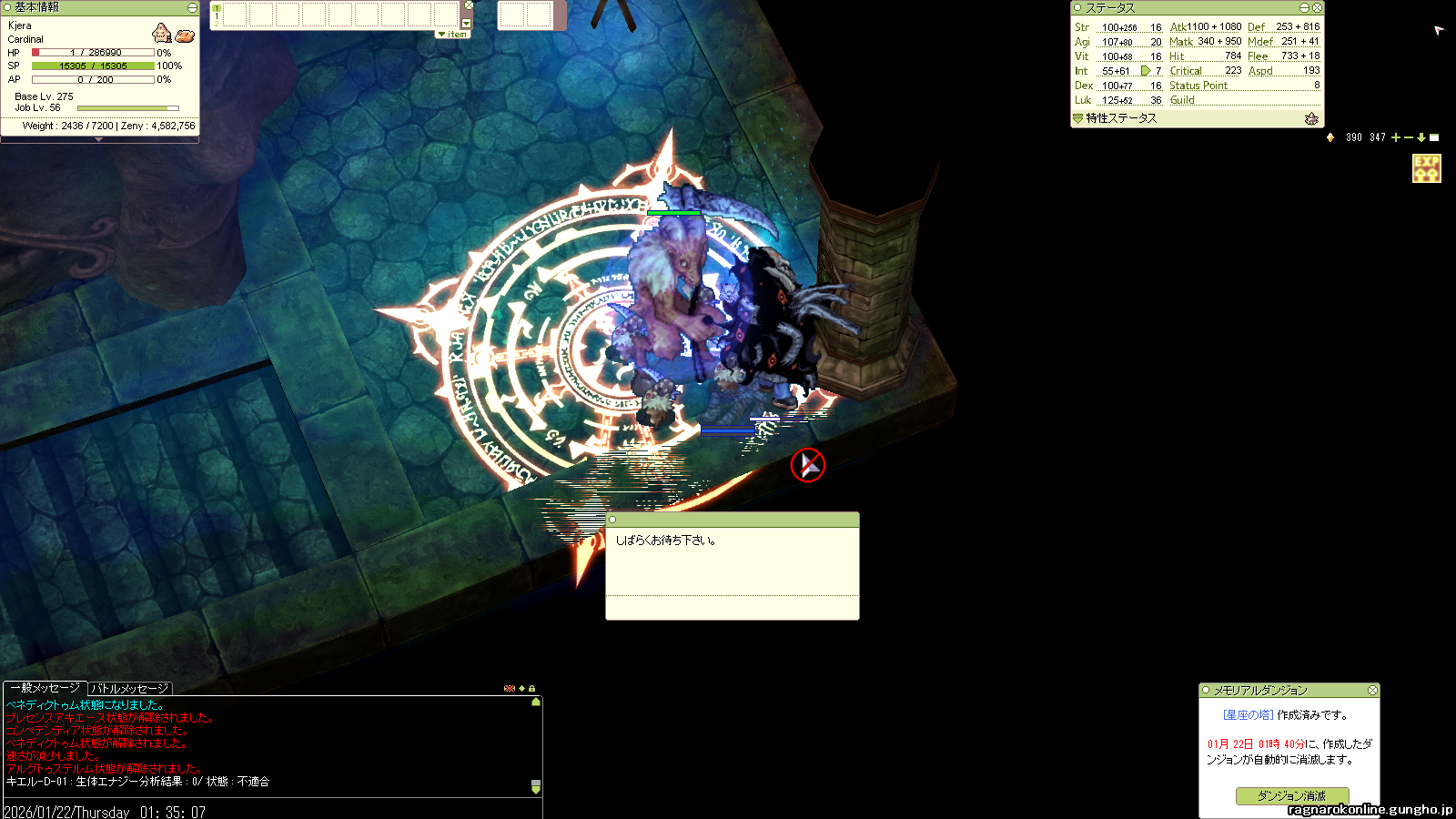The height and width of the screenshot is (819, 1456).
Task: Close the メモリアルダンジョン window
Action: point(1372,691)
